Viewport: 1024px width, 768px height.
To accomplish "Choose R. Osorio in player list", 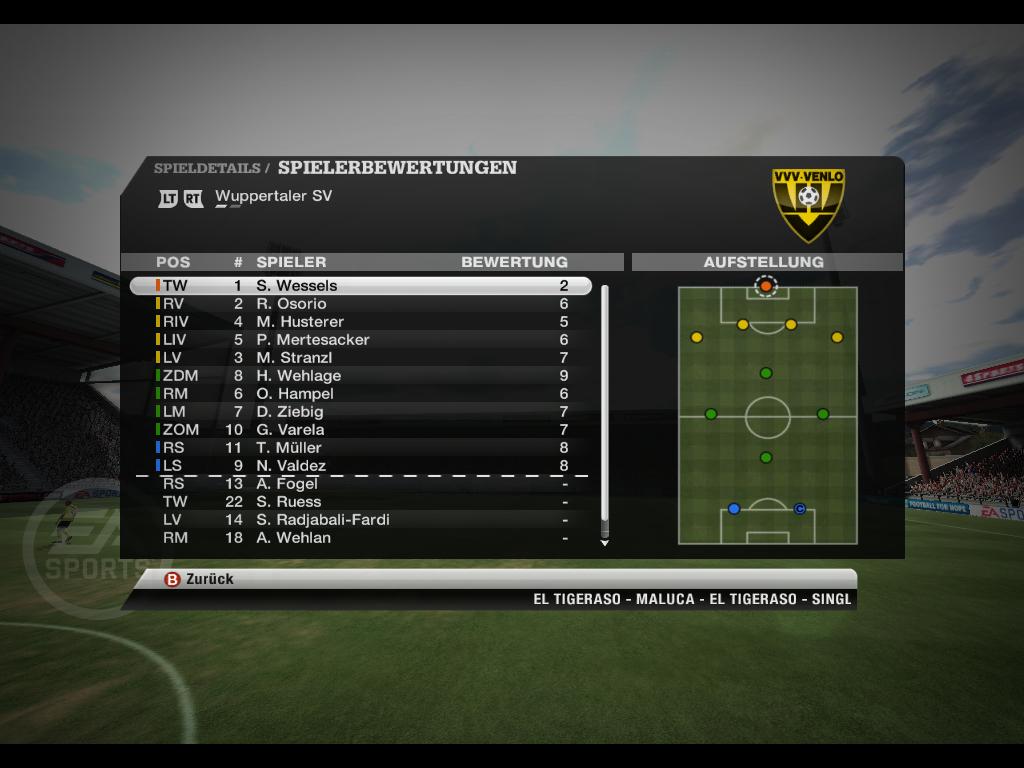I will pos(360,304).
